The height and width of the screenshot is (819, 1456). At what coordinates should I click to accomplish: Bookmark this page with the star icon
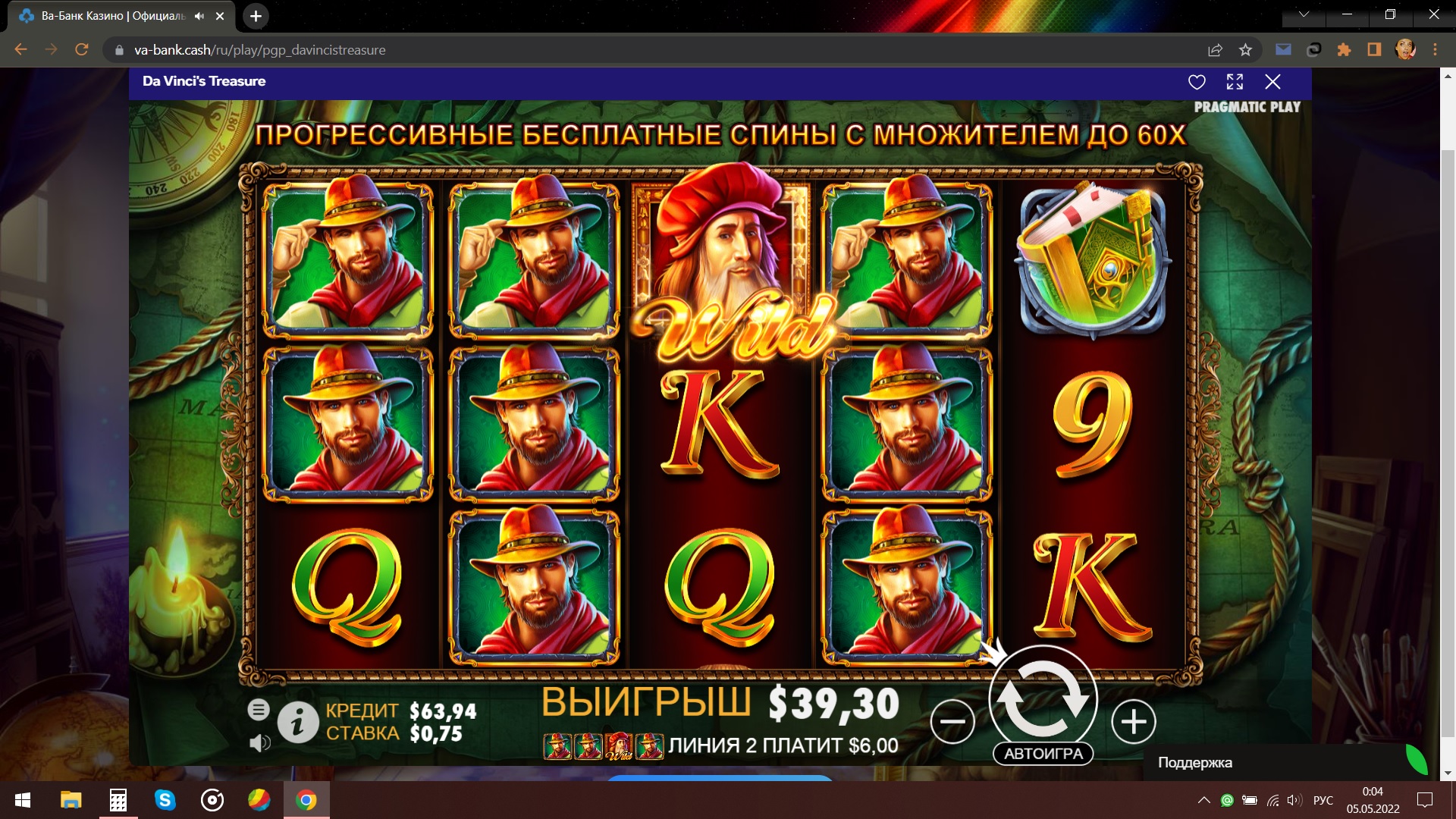pyautogui.click(x=1245, y=50)
